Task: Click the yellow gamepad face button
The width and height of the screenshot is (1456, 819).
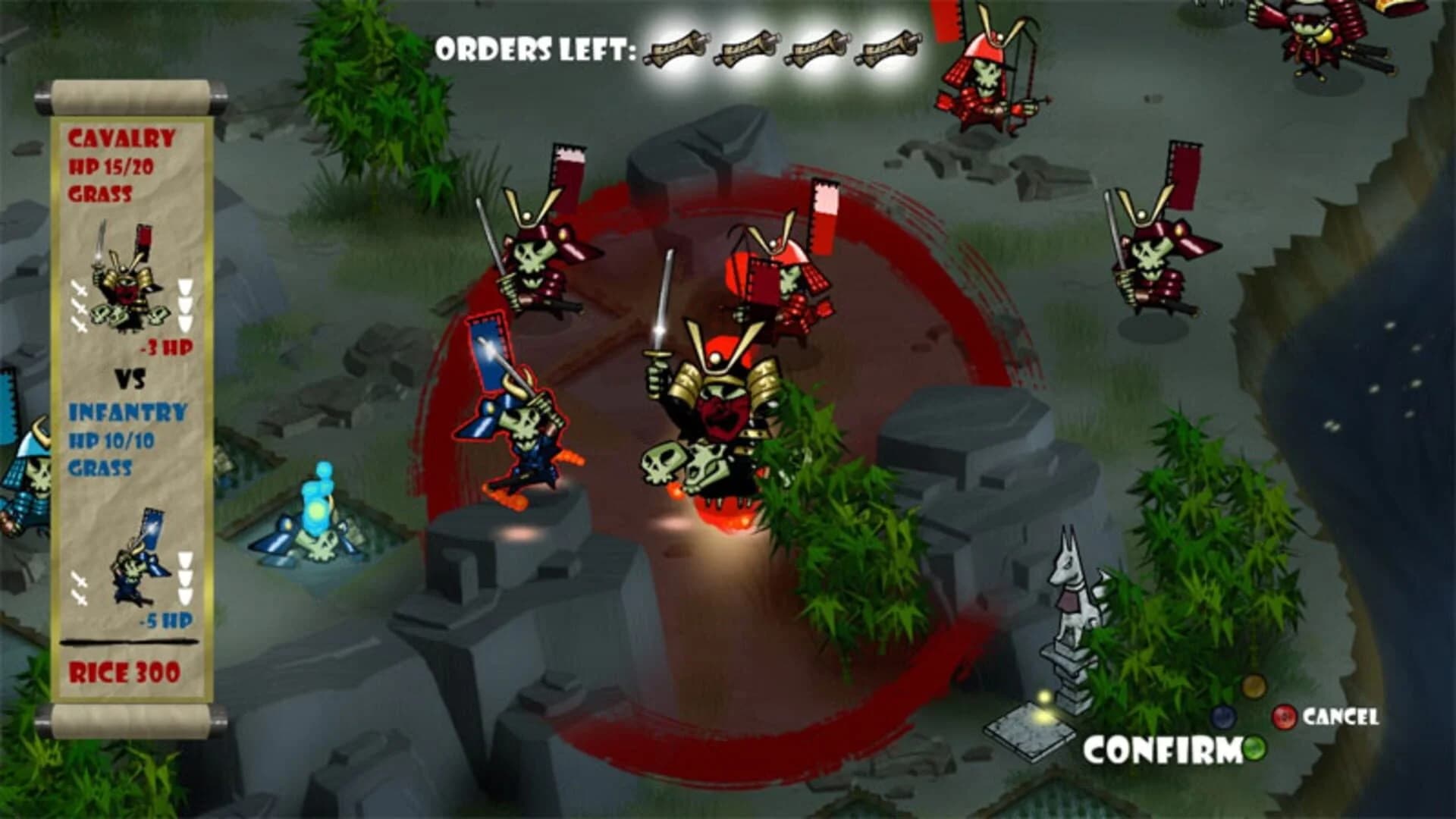Action: coord(1253,688)
